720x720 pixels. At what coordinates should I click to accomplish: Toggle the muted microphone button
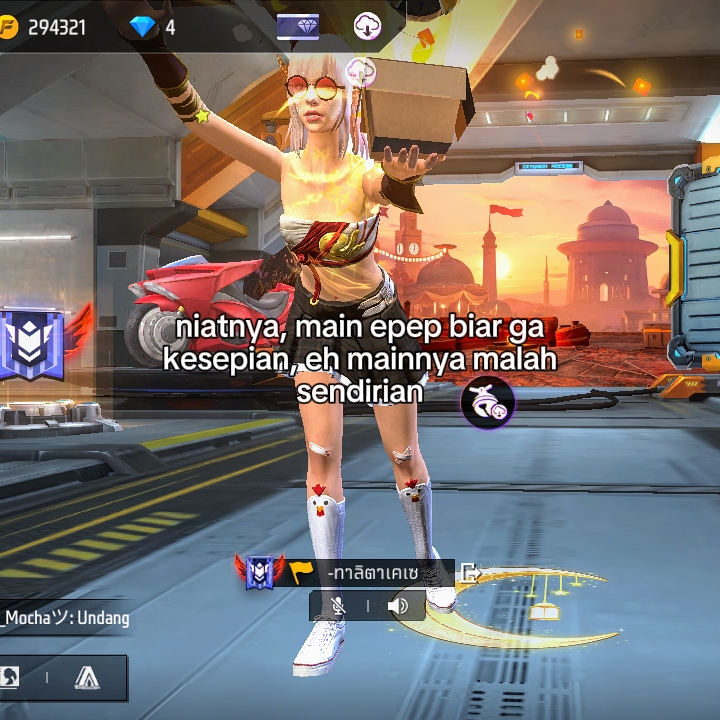pos(339,605)
